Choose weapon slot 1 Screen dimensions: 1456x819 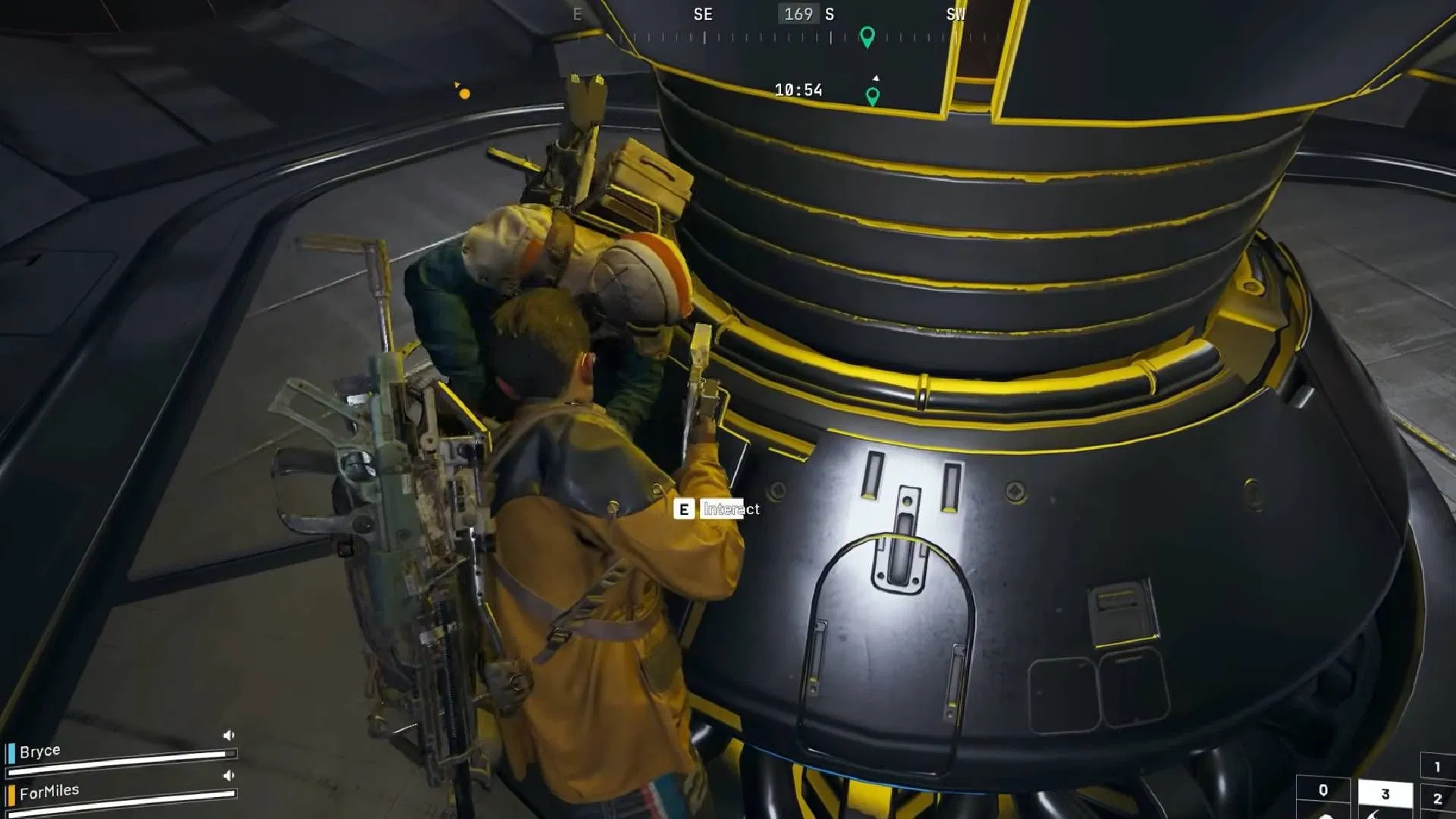1437,767
